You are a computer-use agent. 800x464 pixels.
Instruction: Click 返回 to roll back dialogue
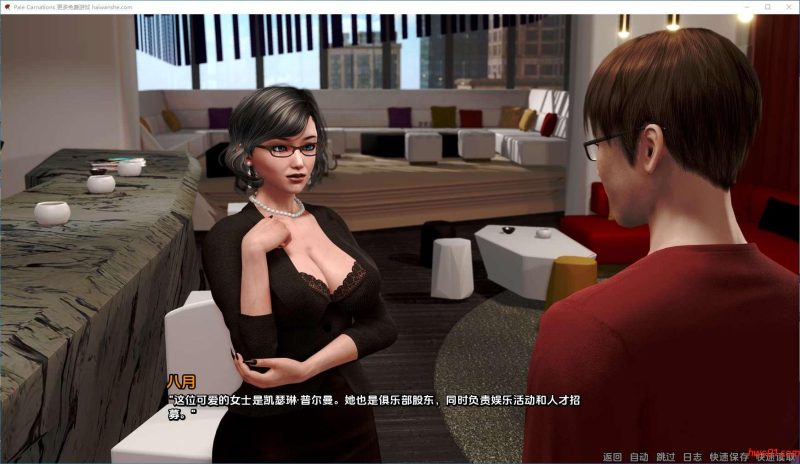(x=612, y=457)
